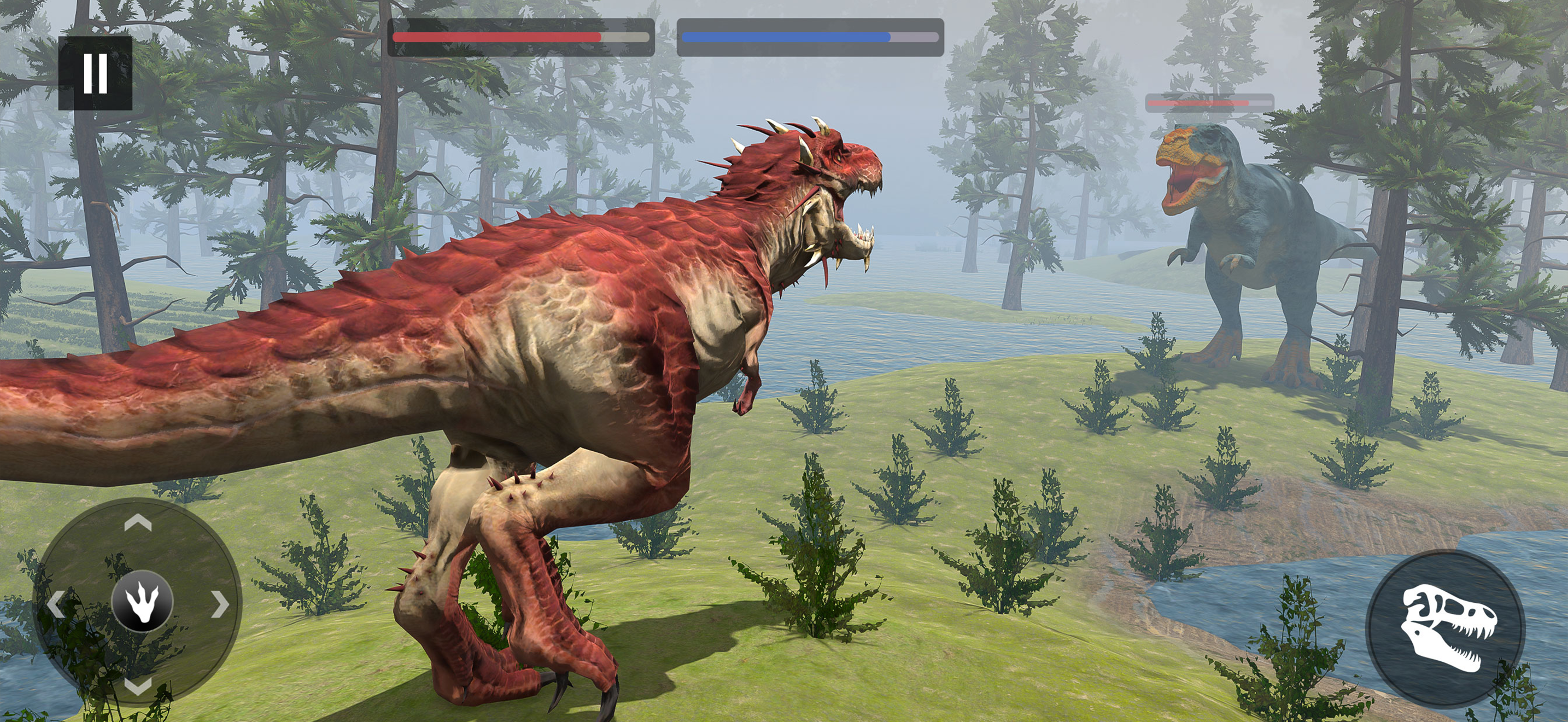Move backward with the joystick down arrow
The height and width of the screenshot is (722, 1568).
tap(138, 685)
